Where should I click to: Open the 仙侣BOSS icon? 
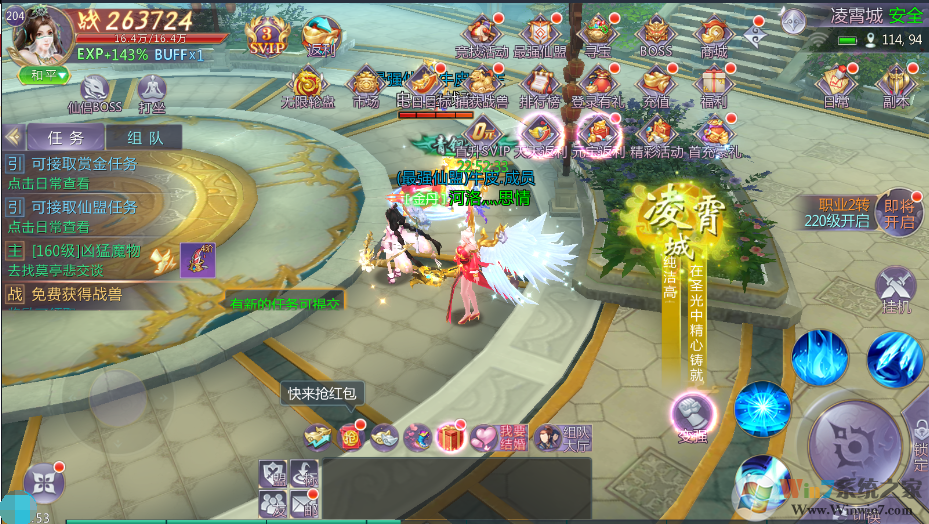[x=96, y=91]
